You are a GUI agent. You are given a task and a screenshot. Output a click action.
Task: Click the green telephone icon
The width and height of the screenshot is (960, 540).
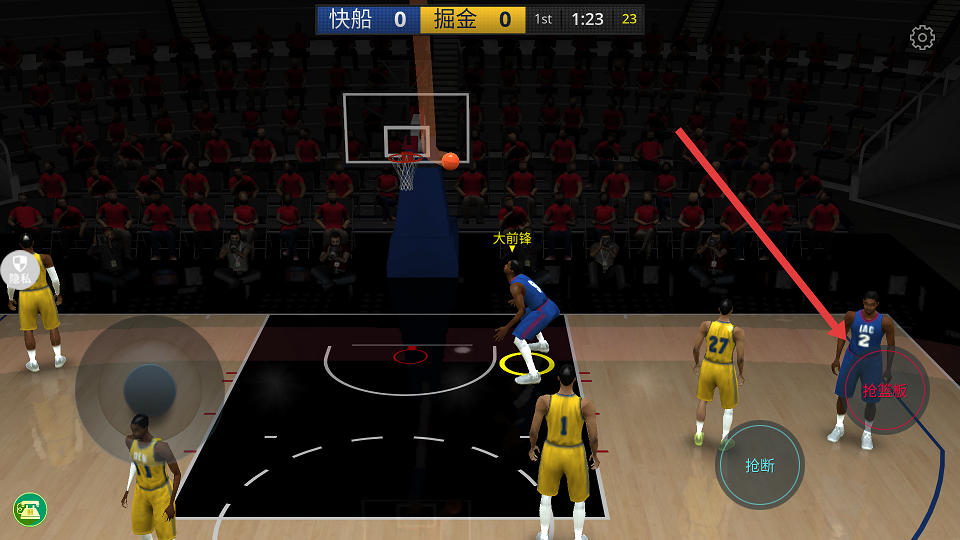(x=30, y=510)
